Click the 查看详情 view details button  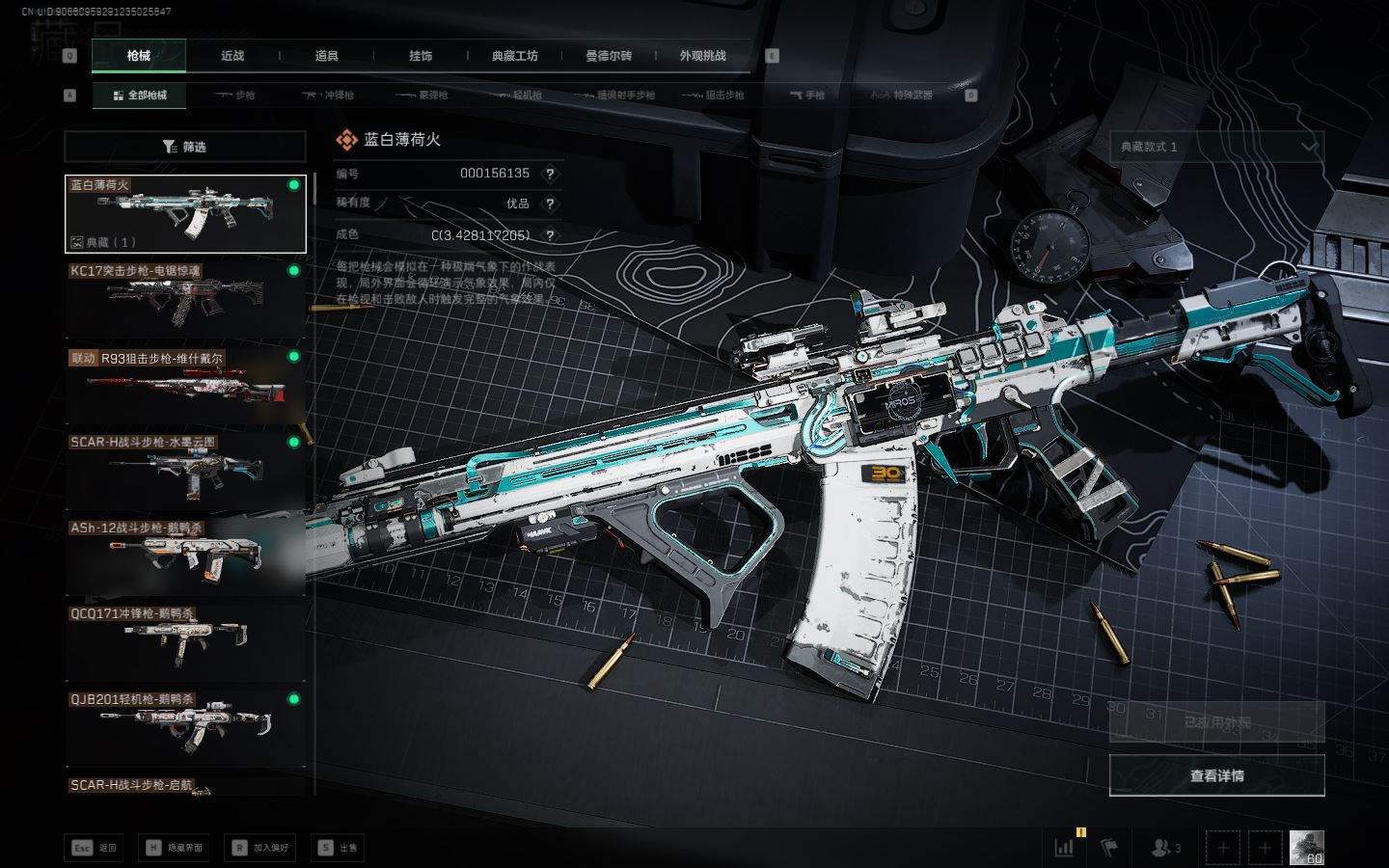click(1216, 775)
